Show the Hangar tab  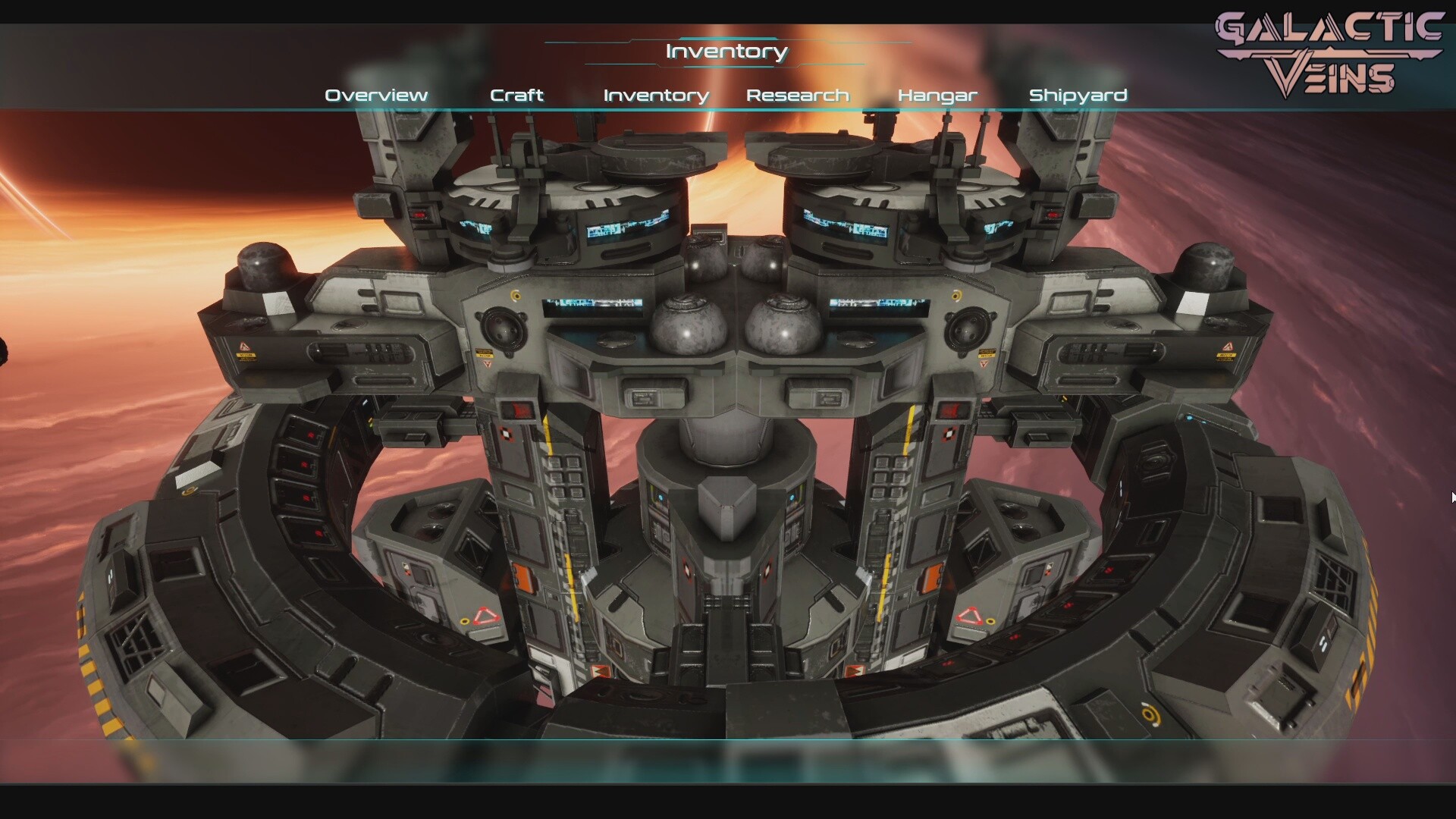click(937, 96)
